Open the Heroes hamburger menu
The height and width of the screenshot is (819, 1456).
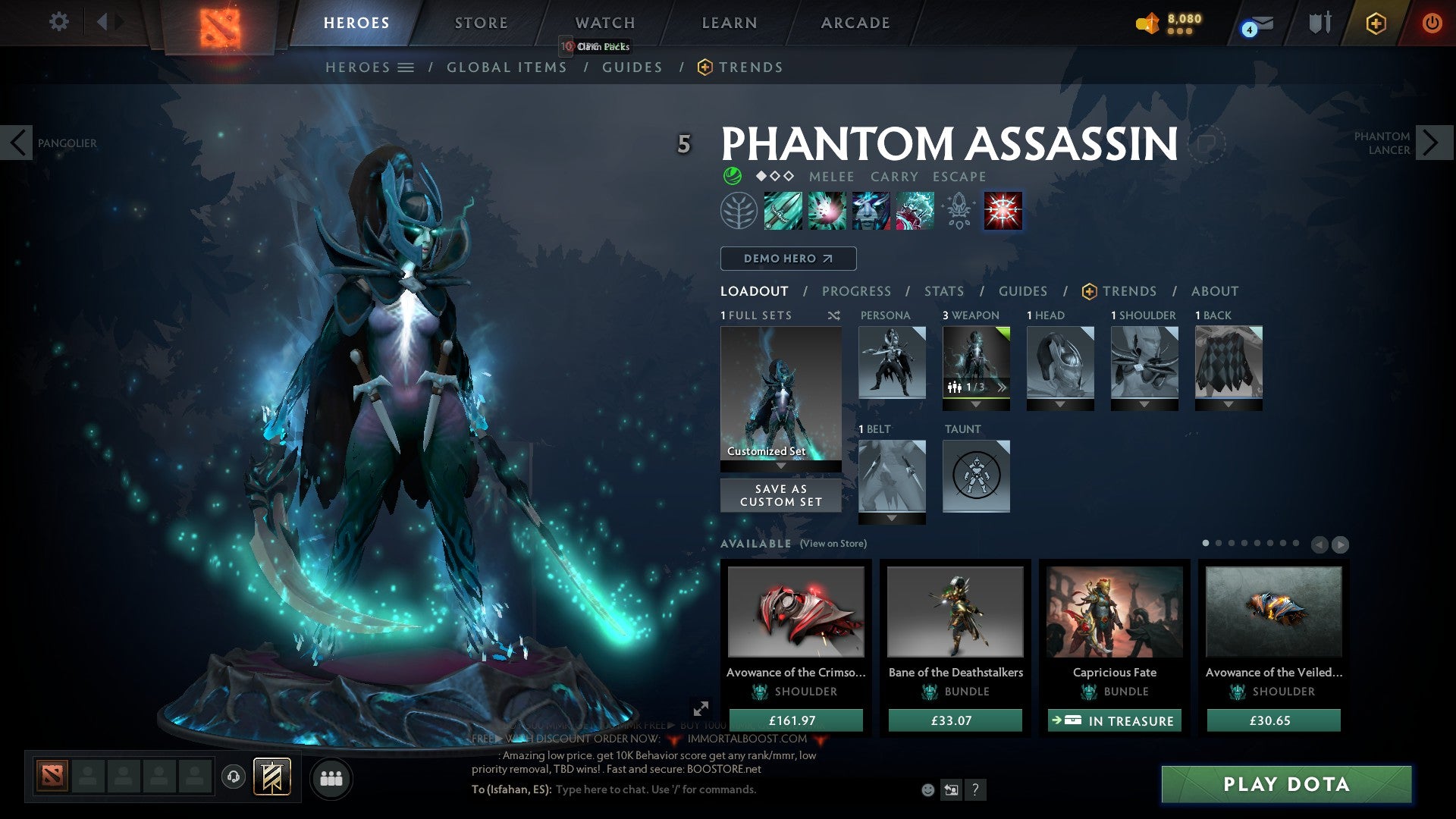point(407,67)
